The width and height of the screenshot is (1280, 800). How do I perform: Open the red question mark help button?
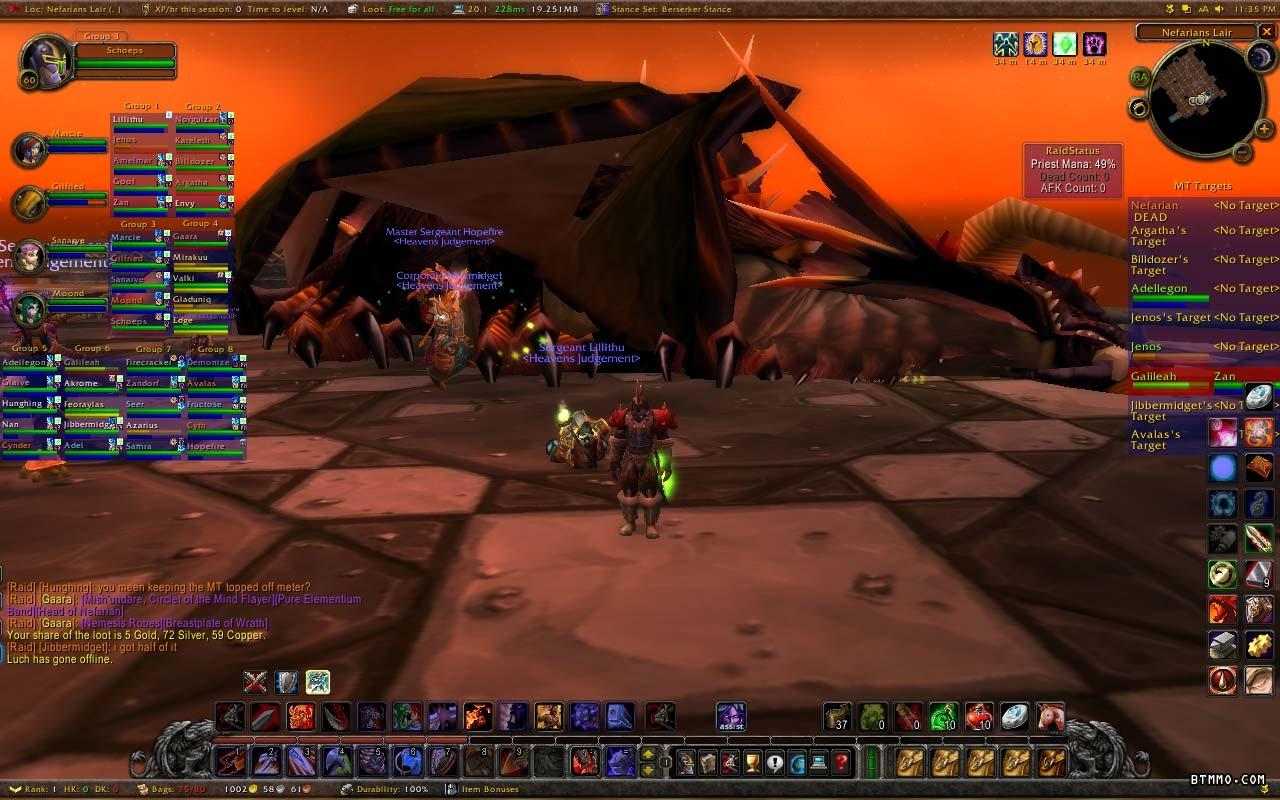pos(842,762)
